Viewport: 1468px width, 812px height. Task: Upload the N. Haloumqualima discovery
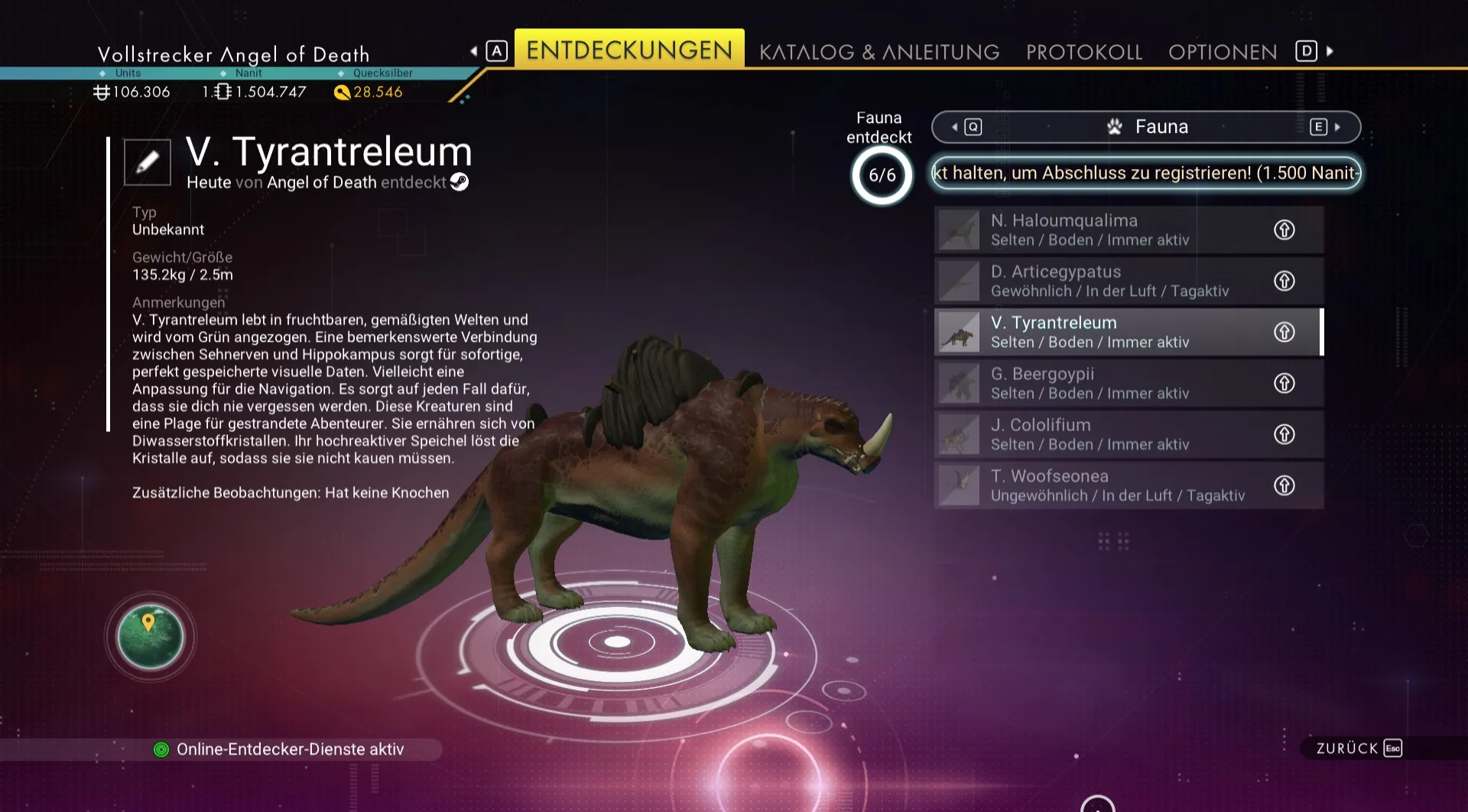pyautogui.click(x=1284, y=229)
